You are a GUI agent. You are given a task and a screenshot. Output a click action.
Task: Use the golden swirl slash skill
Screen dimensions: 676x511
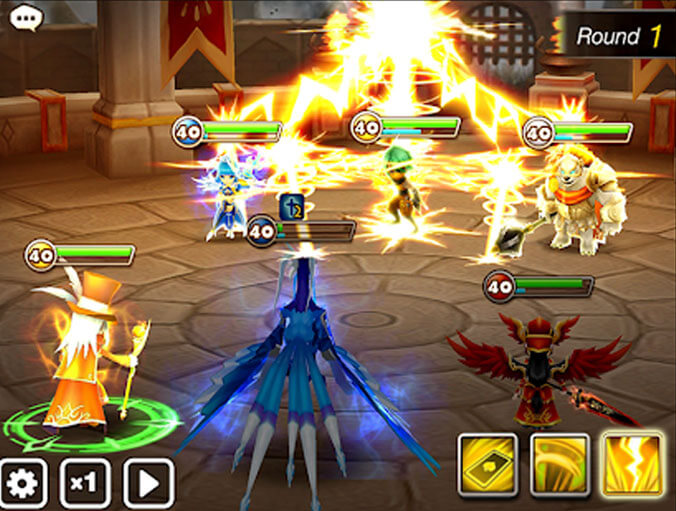pyautogui.click(x=560, y=465)
